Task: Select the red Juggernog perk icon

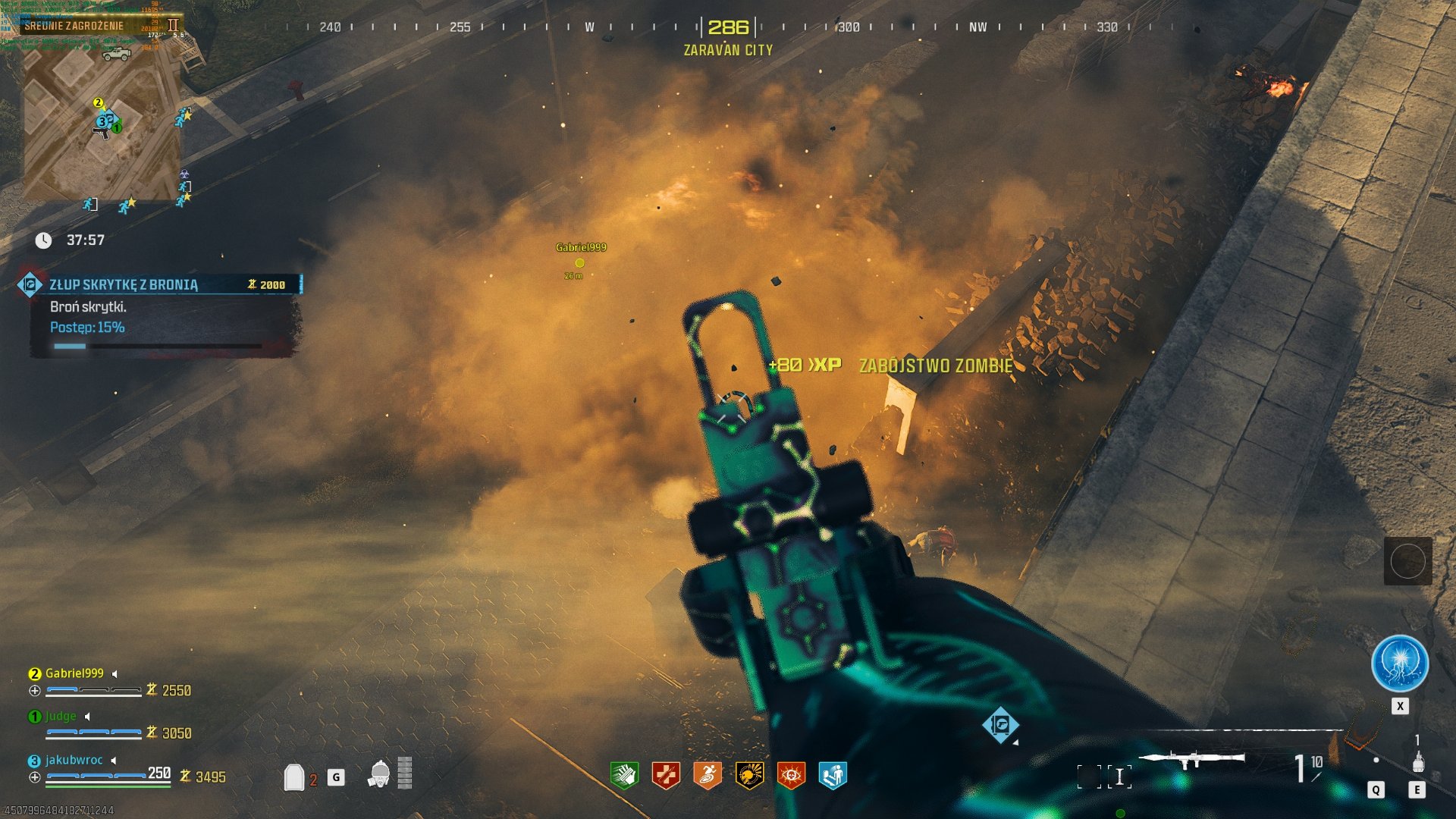Action: point(666,775)
